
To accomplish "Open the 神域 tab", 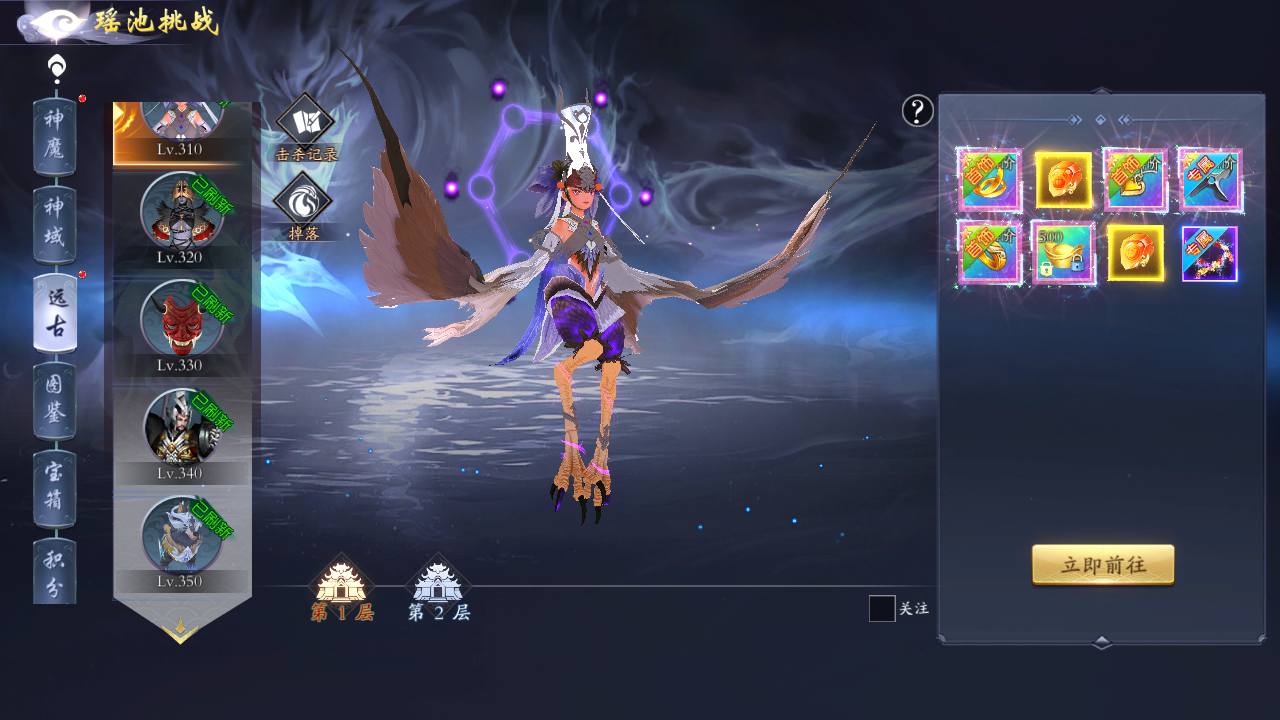I will (54, 223).
